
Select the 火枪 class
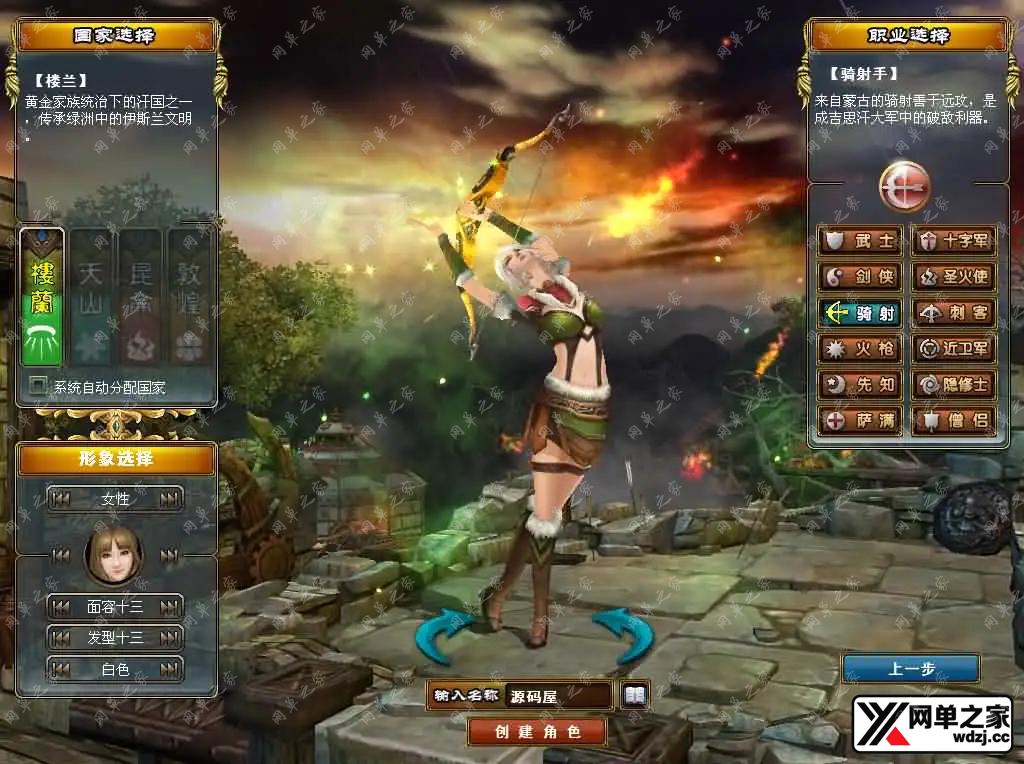(x=860, y=349)
